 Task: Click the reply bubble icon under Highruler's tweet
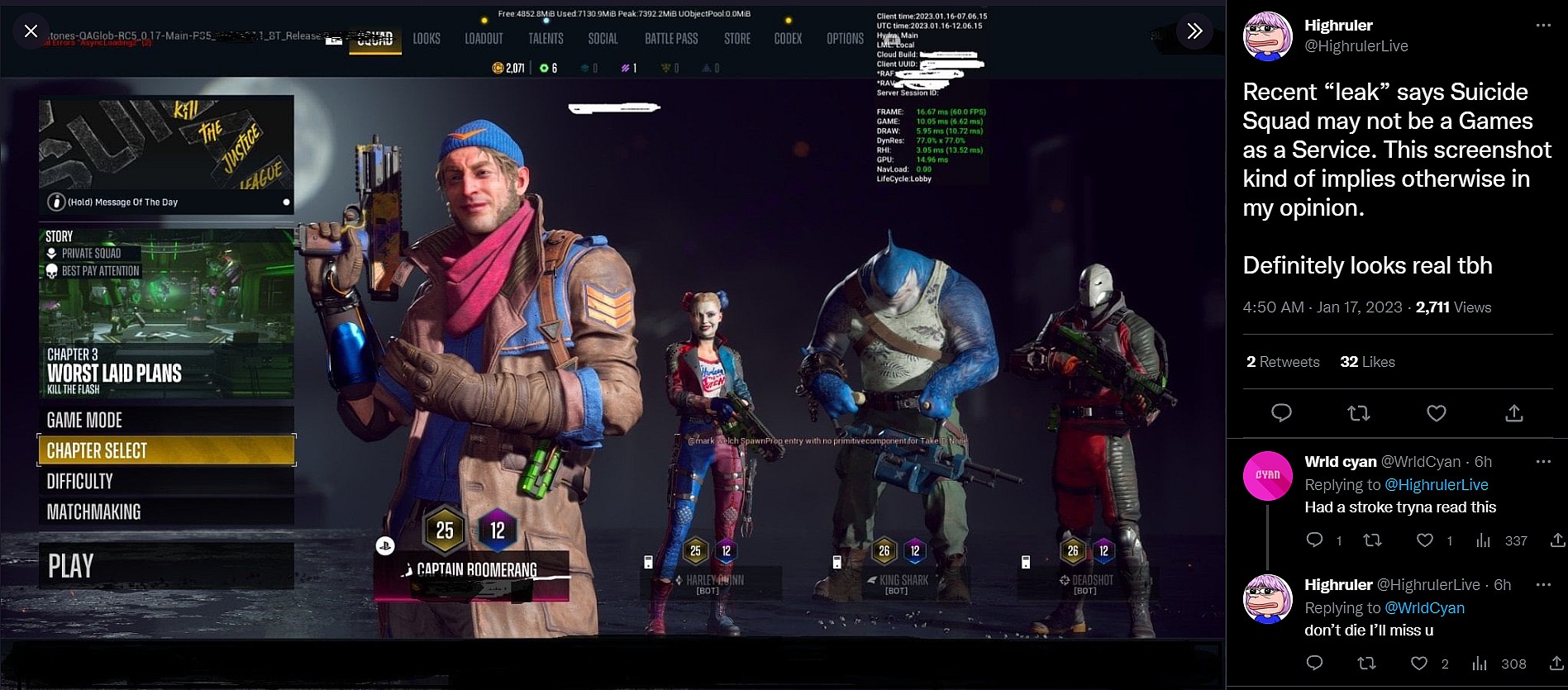1281,412
